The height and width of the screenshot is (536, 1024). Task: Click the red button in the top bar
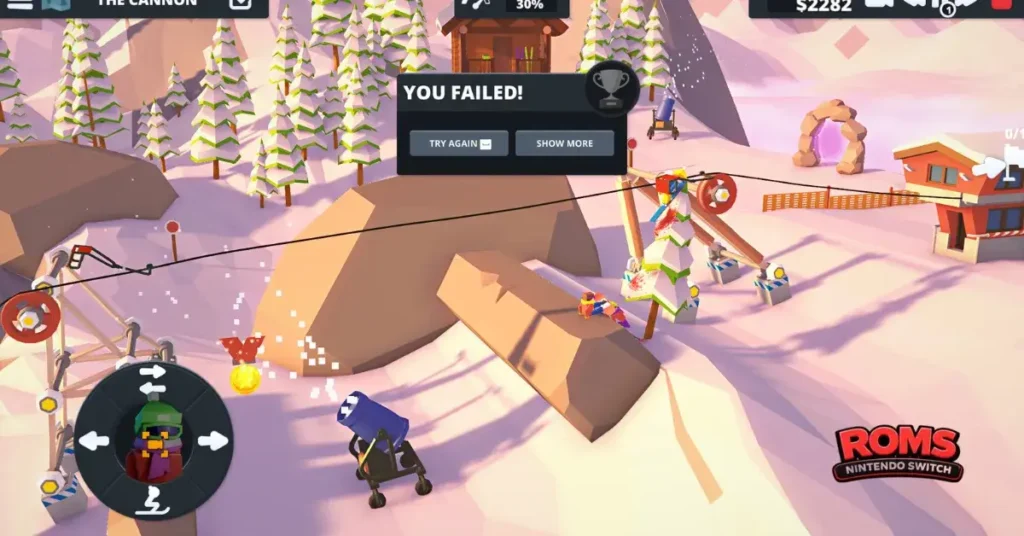pos(1001,4)
